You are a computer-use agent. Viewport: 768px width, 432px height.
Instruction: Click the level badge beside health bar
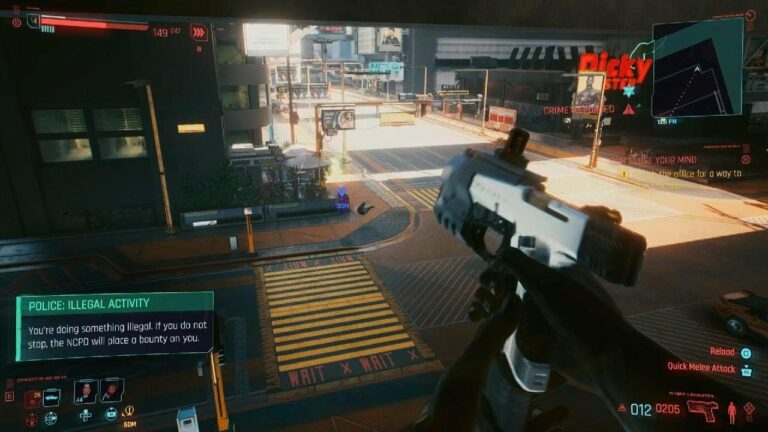[34, 19]
